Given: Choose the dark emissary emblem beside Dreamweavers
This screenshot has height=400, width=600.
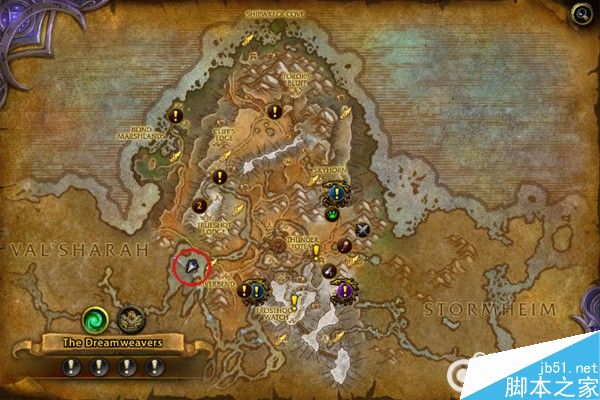Looking at the screenshot, I should (129, 320).
